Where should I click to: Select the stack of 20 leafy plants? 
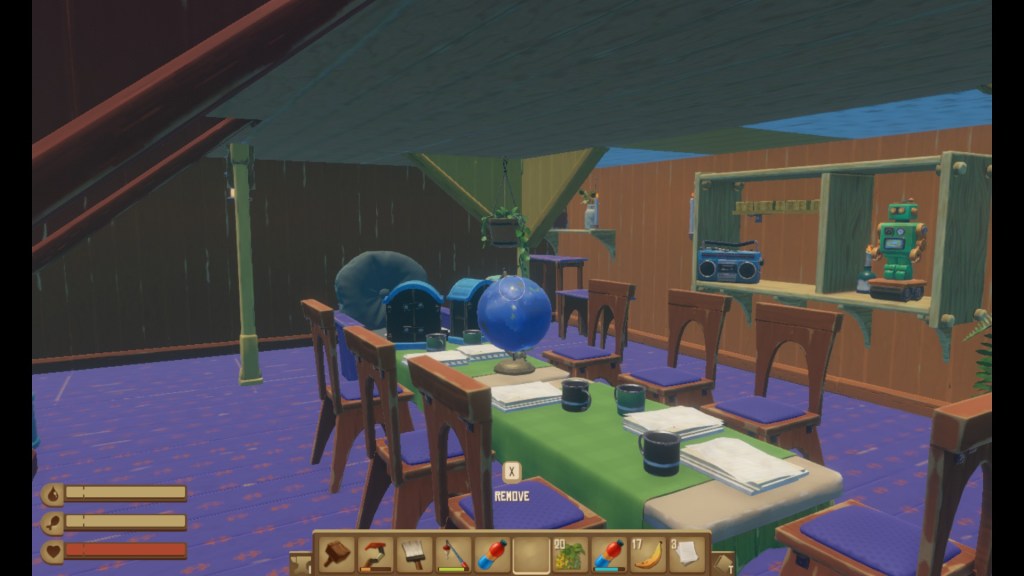tap(569, 554)
